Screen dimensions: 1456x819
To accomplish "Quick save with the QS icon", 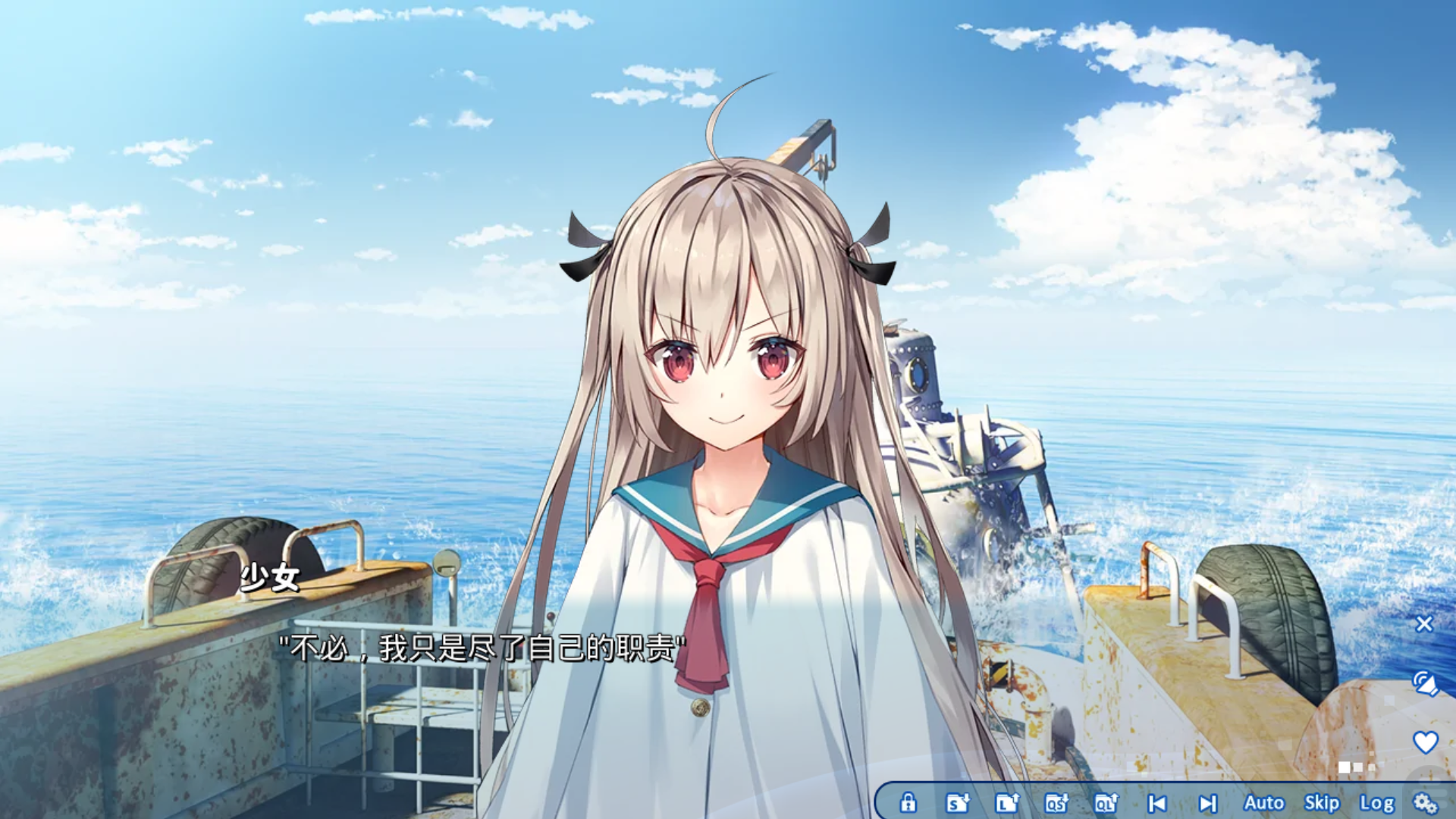I will 1056,802.
